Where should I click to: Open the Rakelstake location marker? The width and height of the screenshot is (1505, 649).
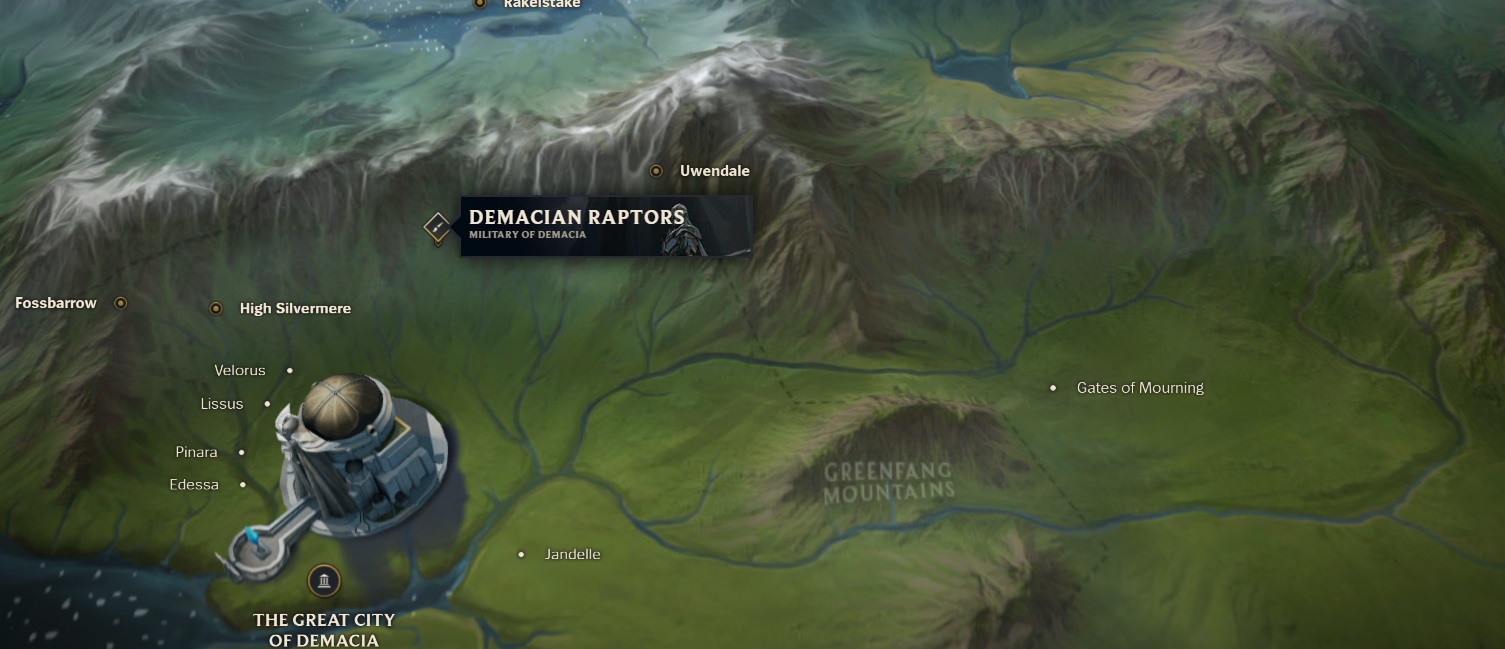(x=480, y=4)
